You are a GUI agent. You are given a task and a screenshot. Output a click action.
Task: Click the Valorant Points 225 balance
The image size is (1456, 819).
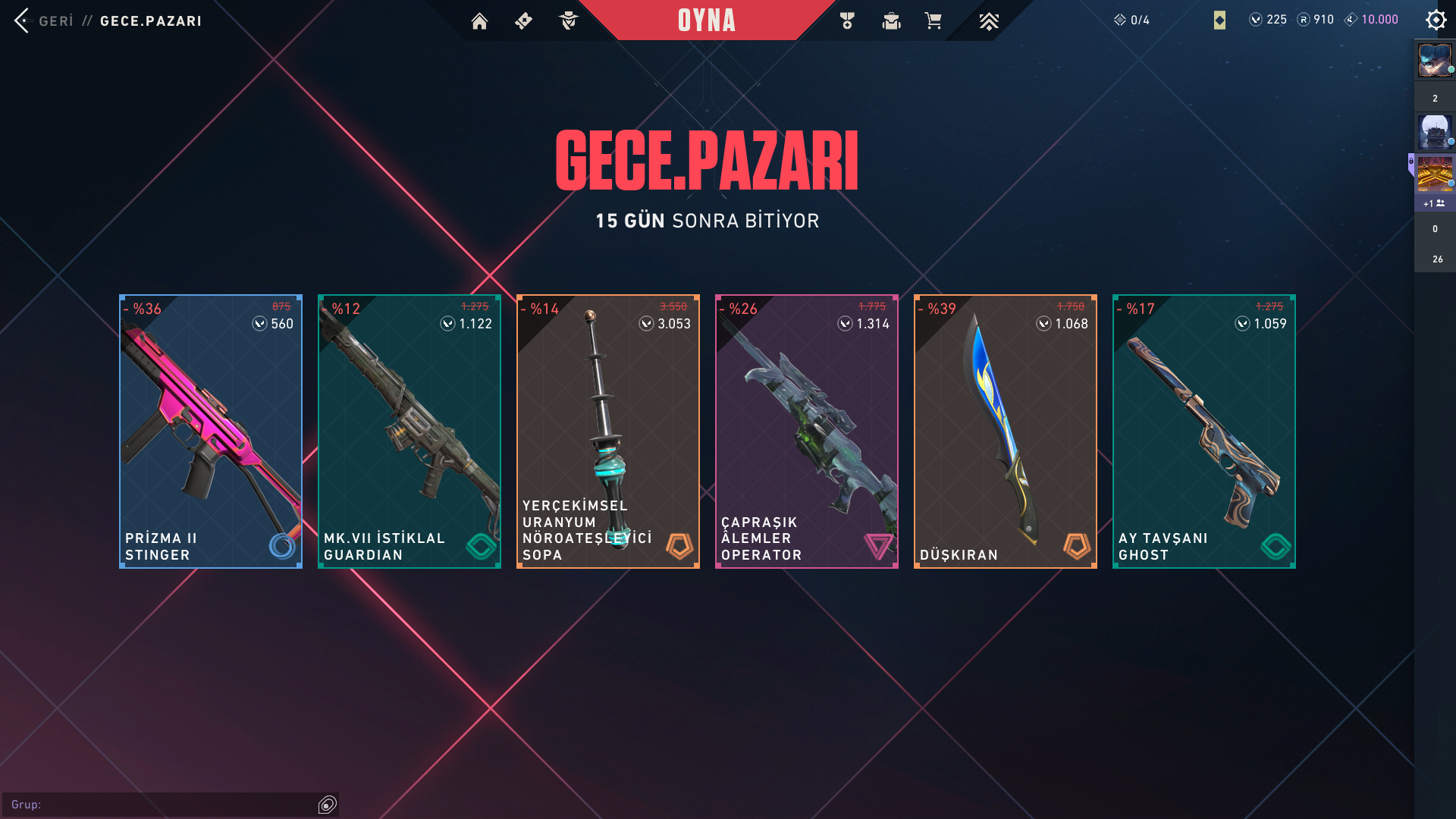pos(1268,20)
